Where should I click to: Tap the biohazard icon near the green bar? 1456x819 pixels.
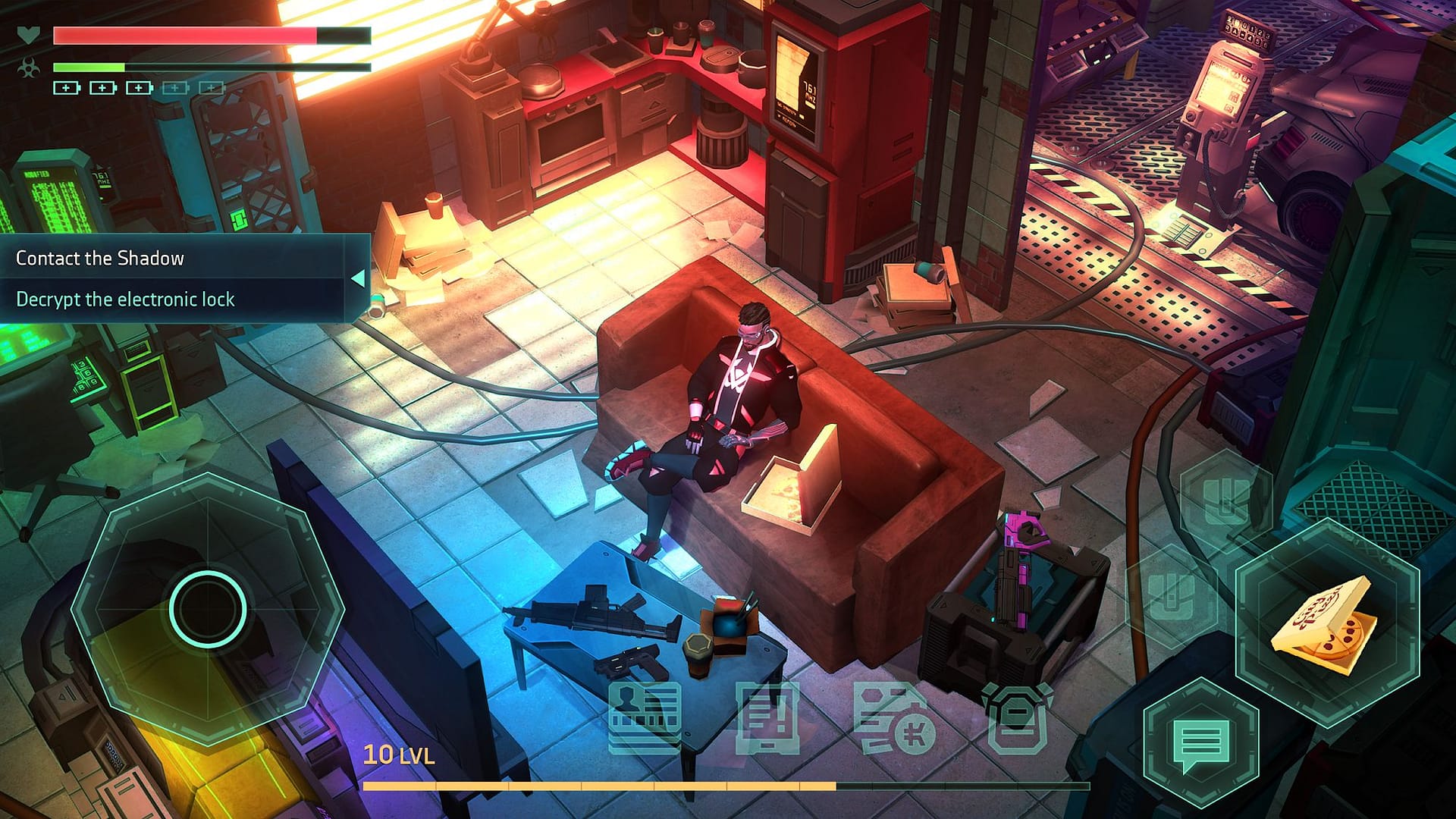(x=28, y=69)
